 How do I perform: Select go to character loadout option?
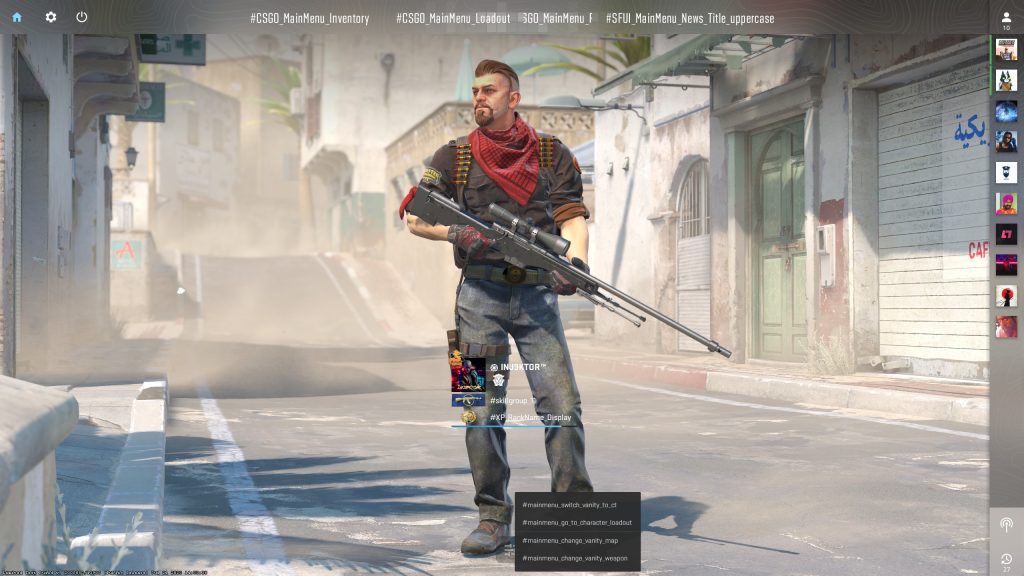pyautogui.click(x=576, y=523)
